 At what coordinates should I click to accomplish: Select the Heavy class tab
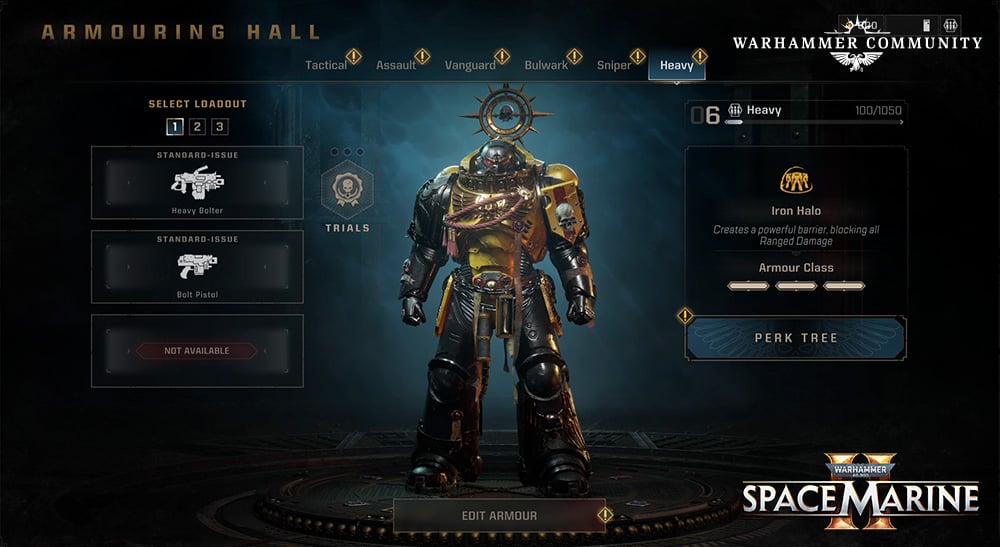[x=677, y=66]
